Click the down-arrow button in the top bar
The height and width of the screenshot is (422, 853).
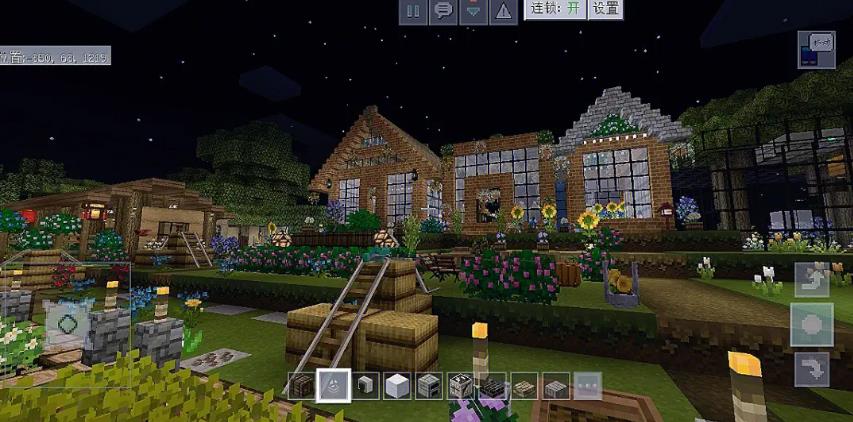click(x=473, y=11)
